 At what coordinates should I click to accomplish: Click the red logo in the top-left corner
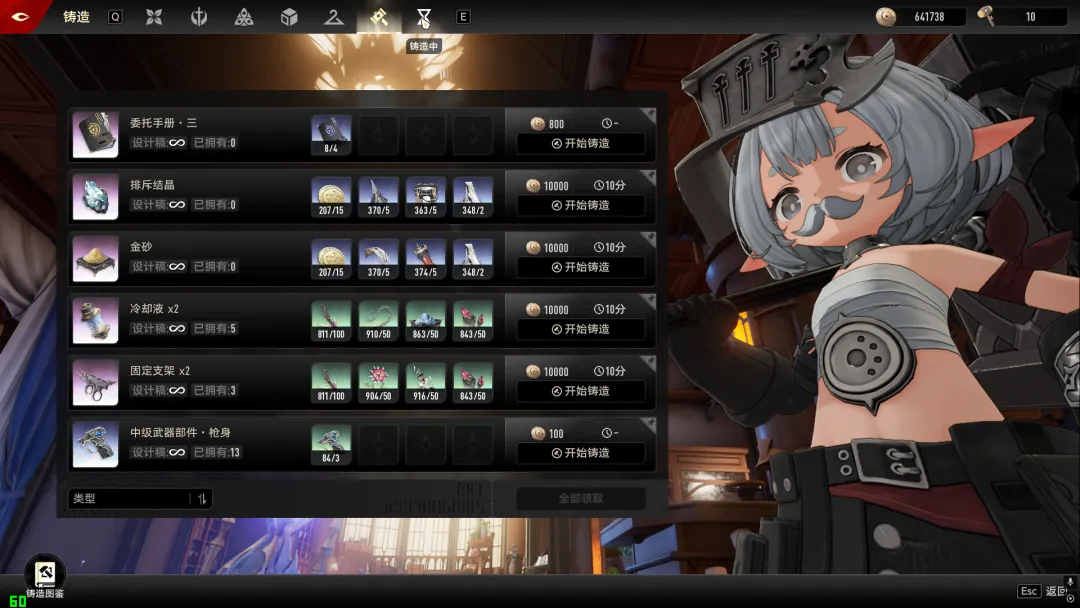click(x=20, y=16)
